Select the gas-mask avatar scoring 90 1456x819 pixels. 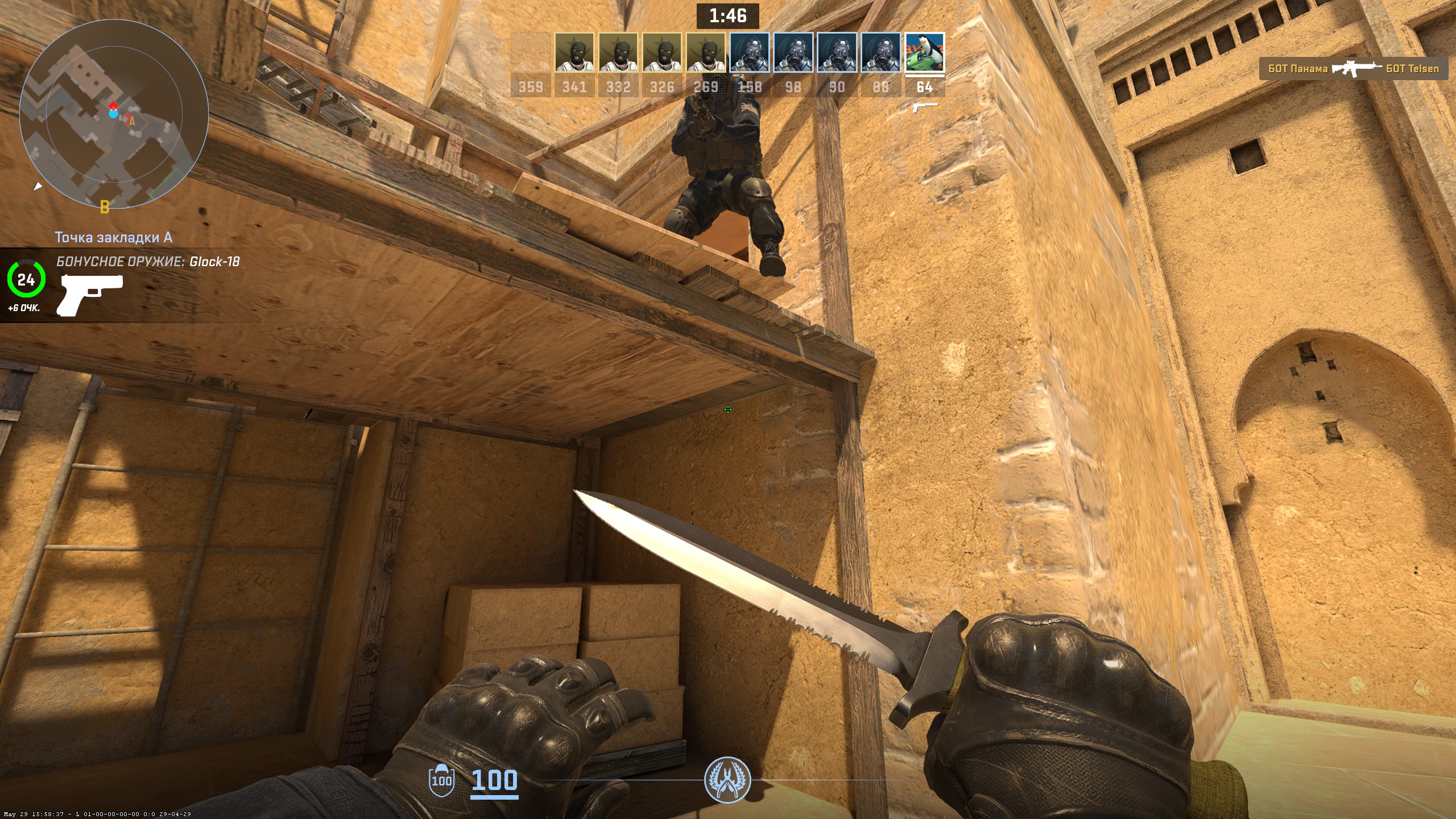[x=837, y=52]
